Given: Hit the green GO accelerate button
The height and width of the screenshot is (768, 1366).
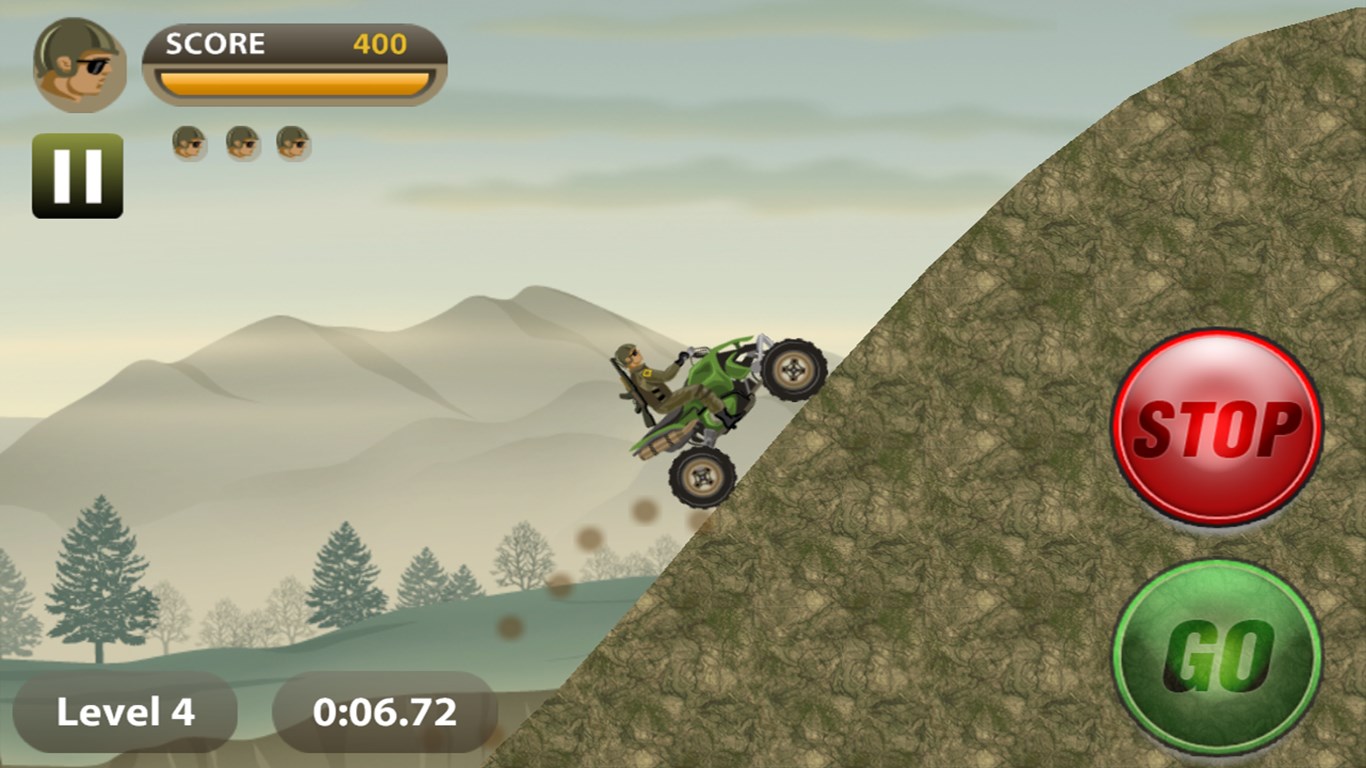Looking at the screenshot, I should 1217,659.
